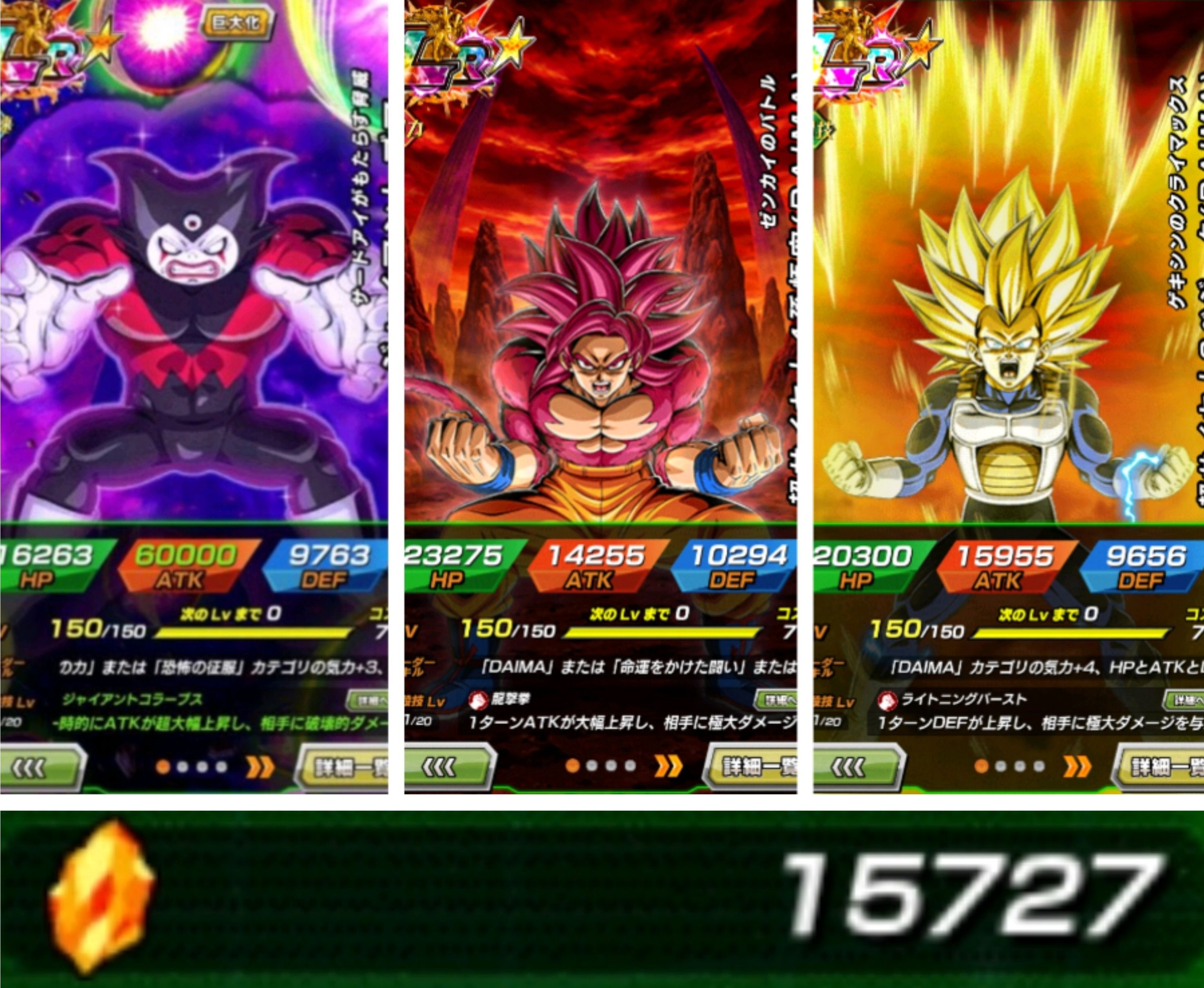
Task: Advance the red Goku card page with orange arrows
Action: point(668,767)
